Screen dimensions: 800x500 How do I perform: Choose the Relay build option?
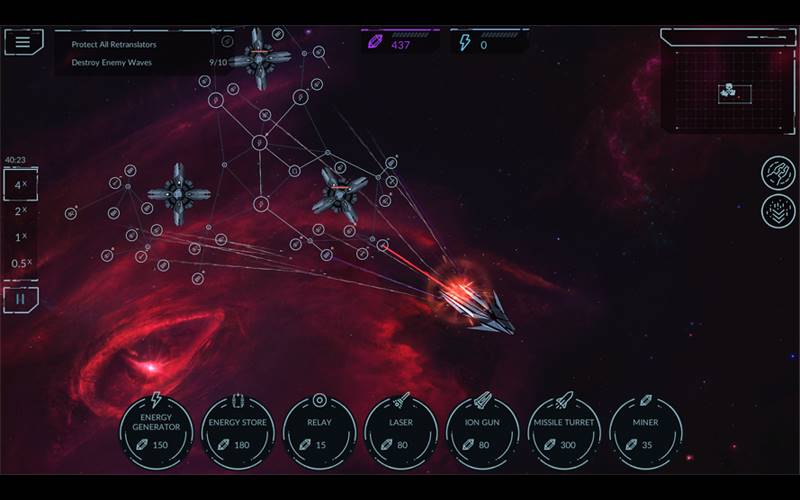pyautogui.click(x=320, y=431)
